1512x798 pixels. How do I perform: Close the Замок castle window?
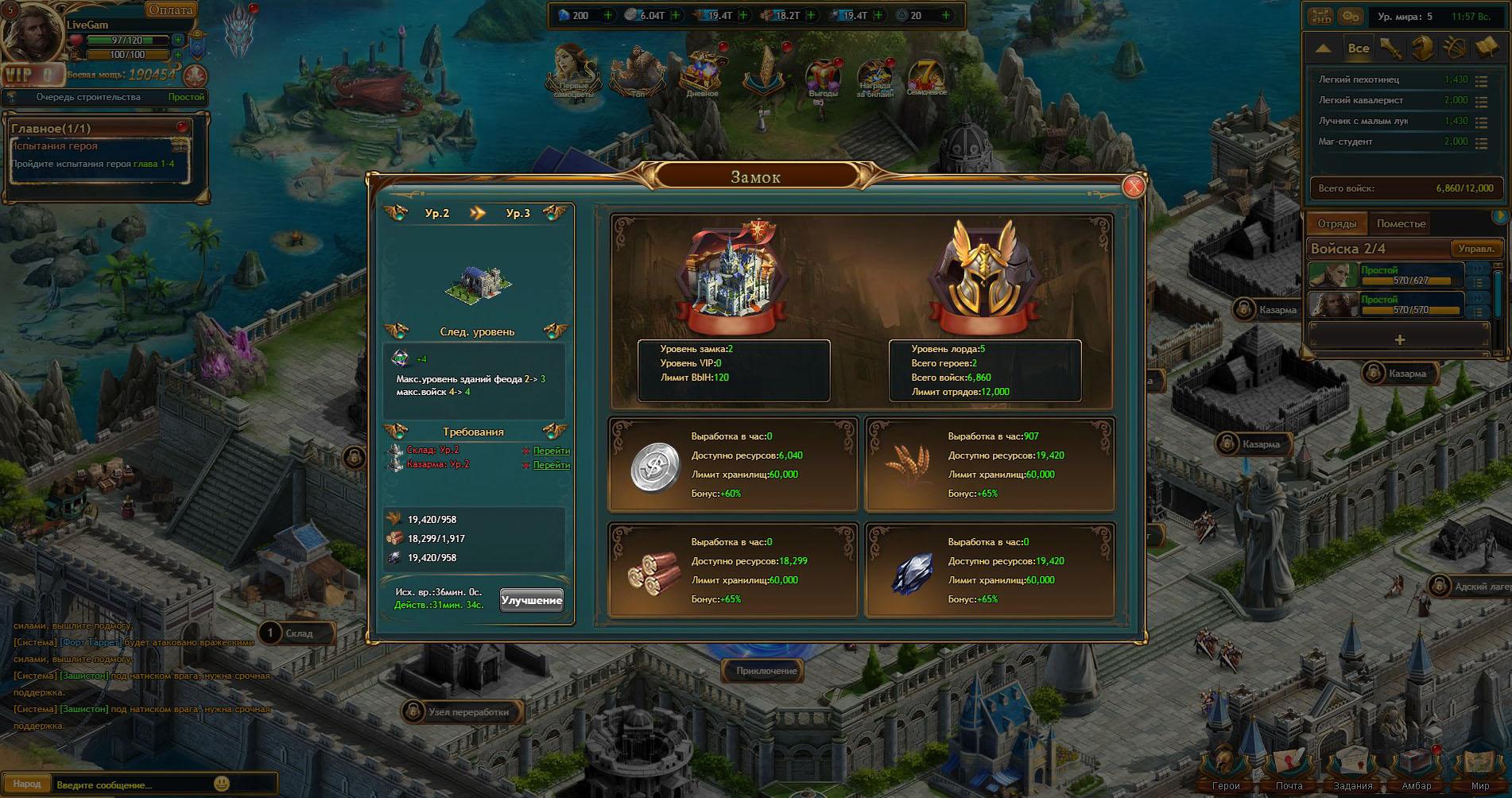click(1134, 186)
